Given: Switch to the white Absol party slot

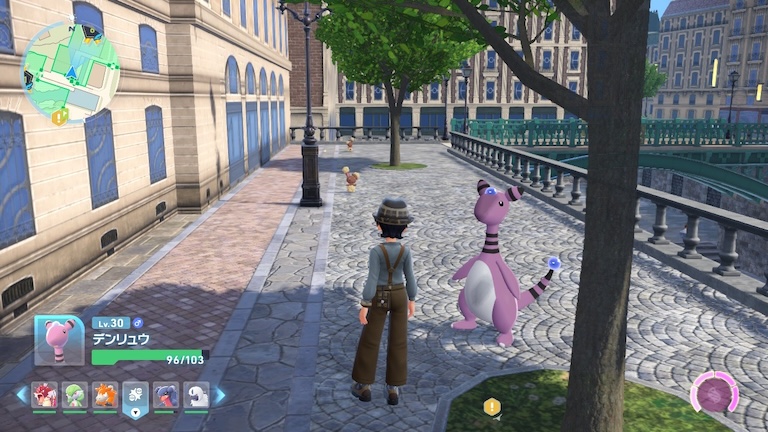Looking at the screenshot, I should [197, 395].
